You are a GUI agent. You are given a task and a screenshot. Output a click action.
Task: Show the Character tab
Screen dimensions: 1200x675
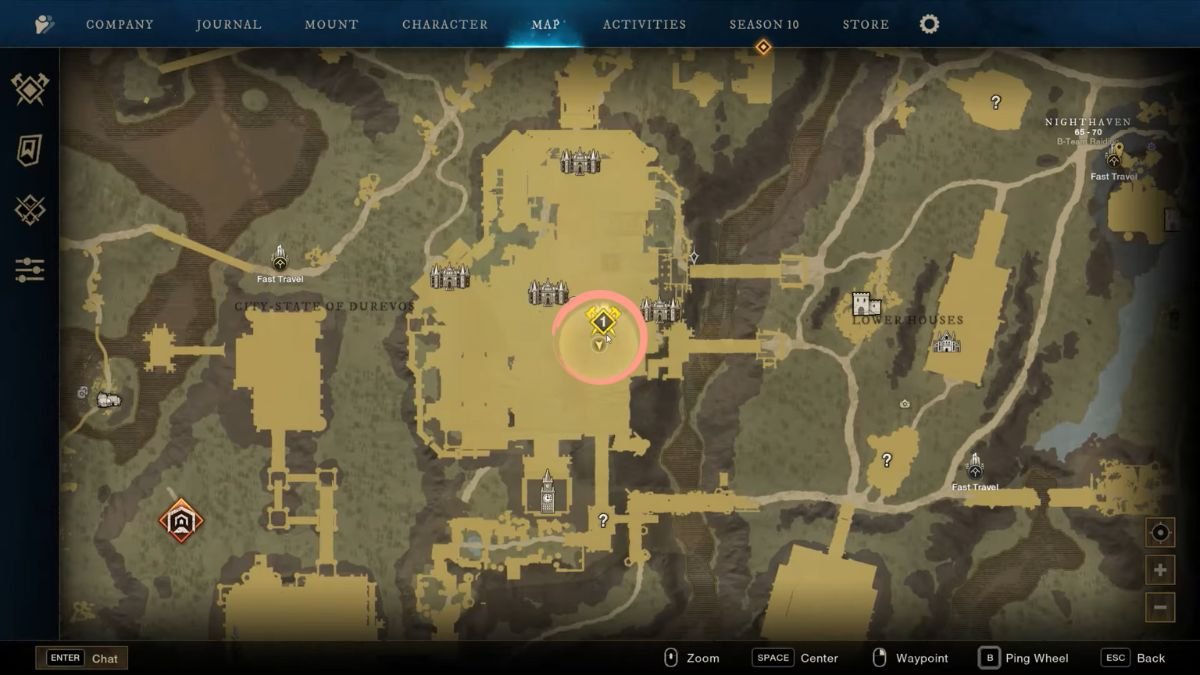[445, 24]
